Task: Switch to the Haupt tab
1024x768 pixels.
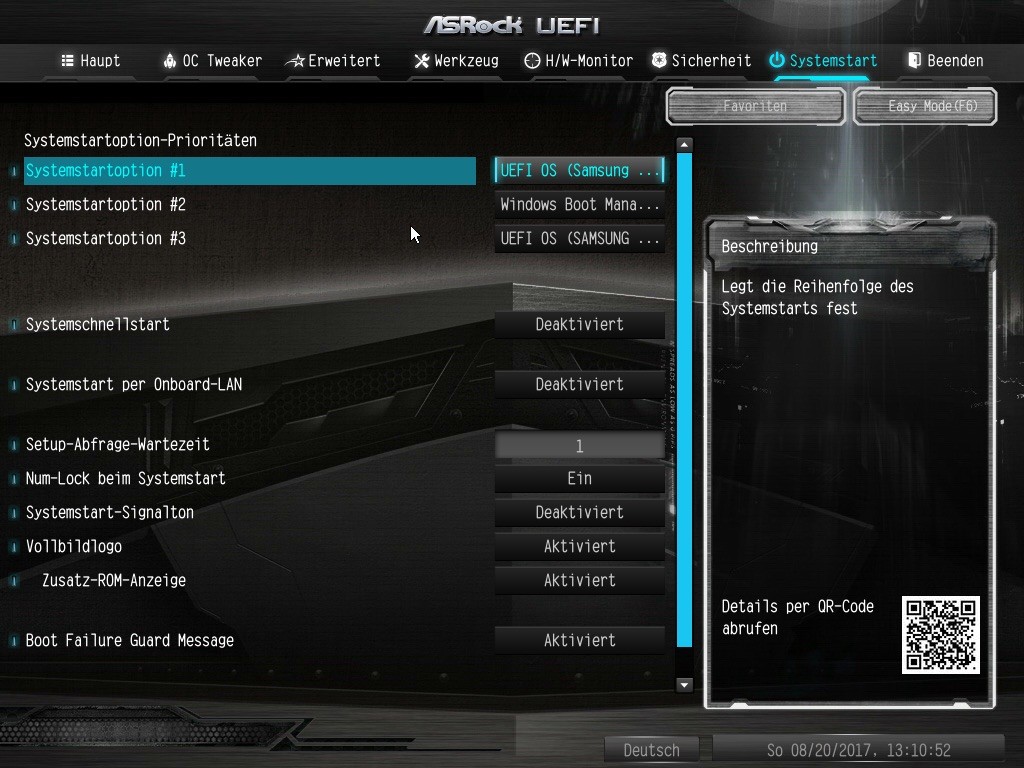Action: point(91,61)
